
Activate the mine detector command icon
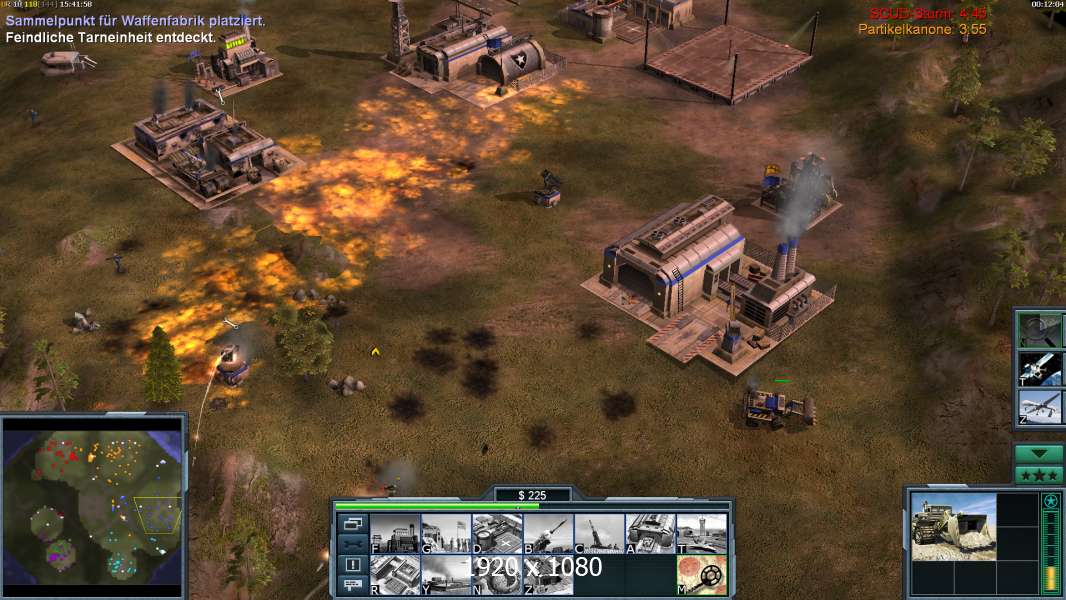701,574
